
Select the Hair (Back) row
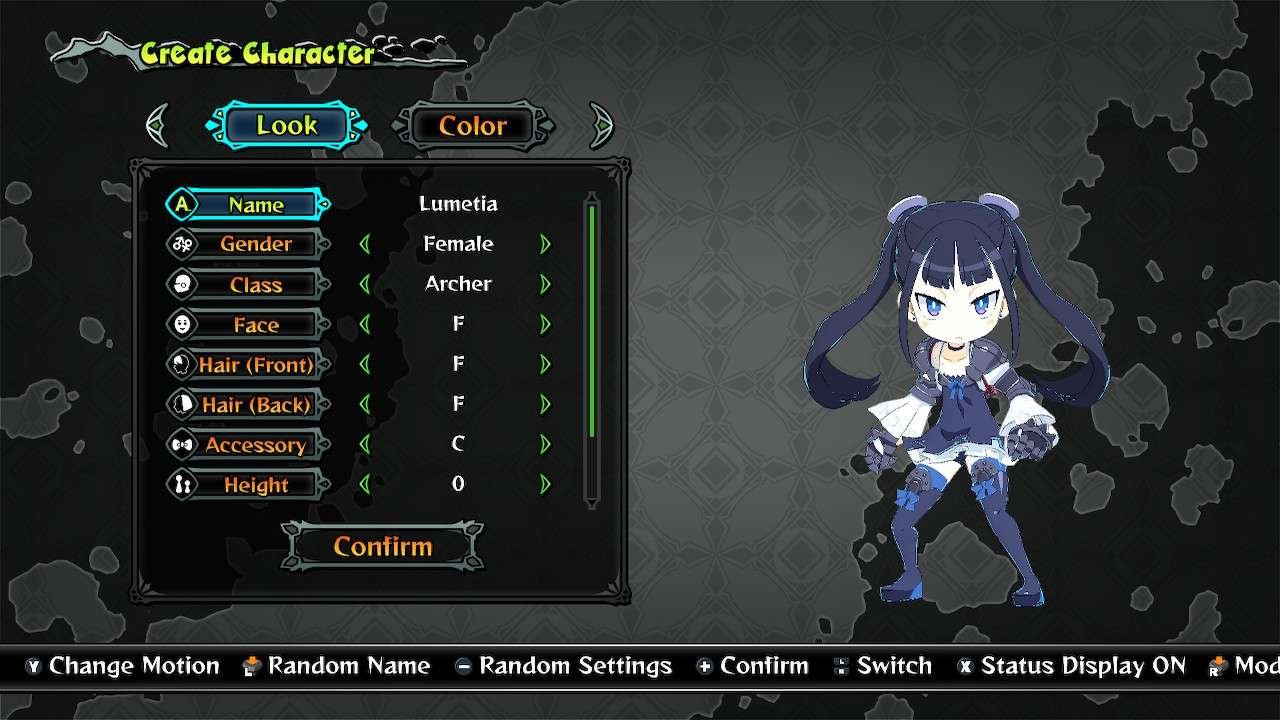pyautogui.click(x=255, y=405)
